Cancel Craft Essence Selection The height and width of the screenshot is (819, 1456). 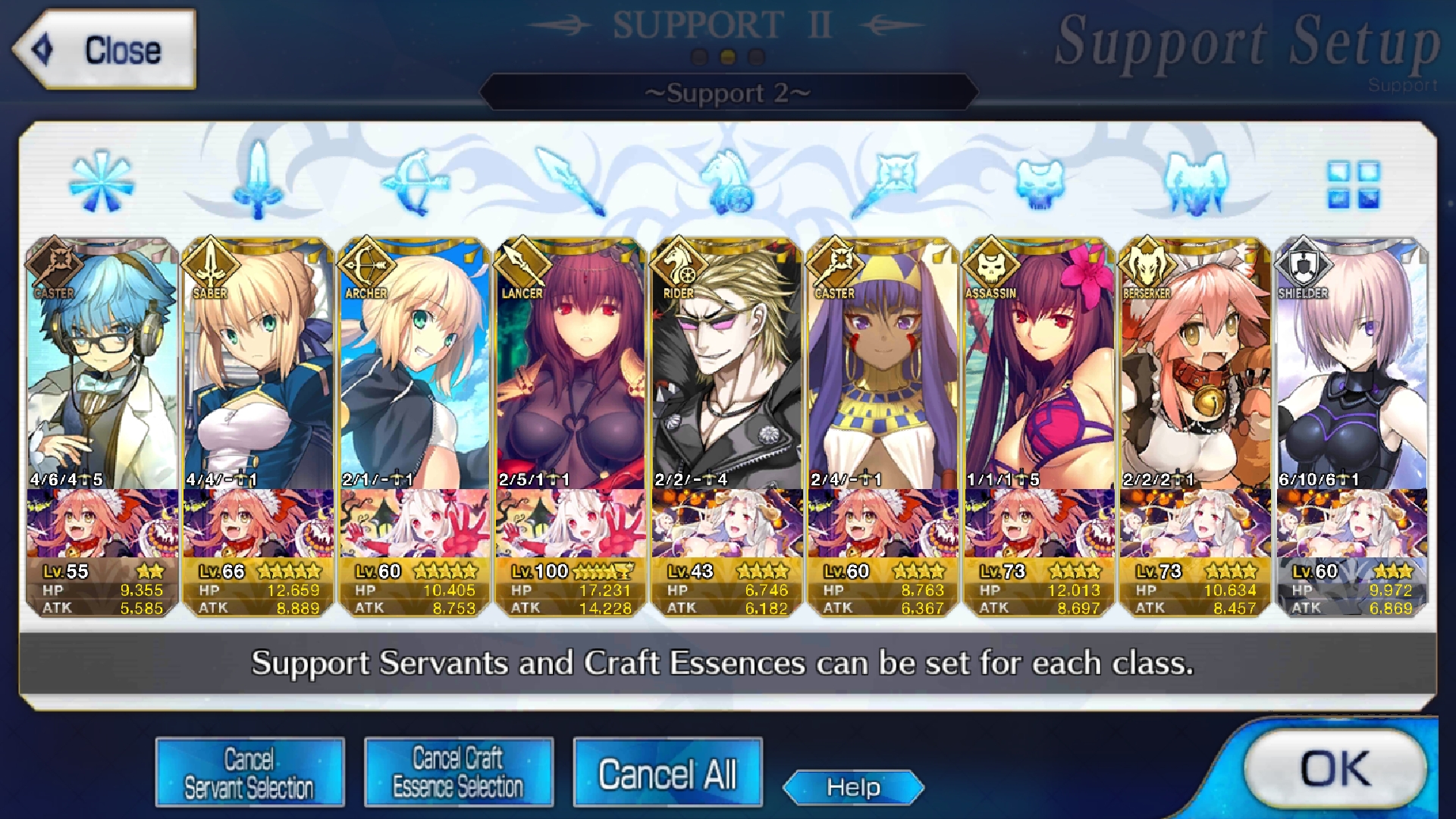458,772
